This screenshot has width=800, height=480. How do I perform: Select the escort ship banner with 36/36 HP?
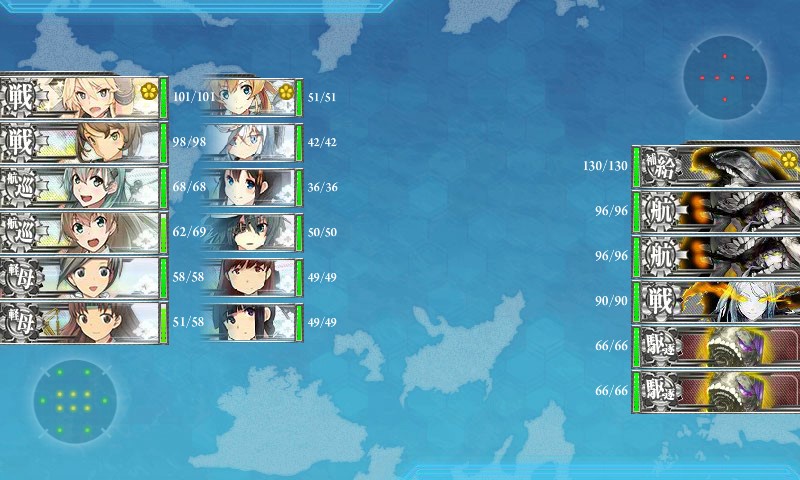(250, 187)
